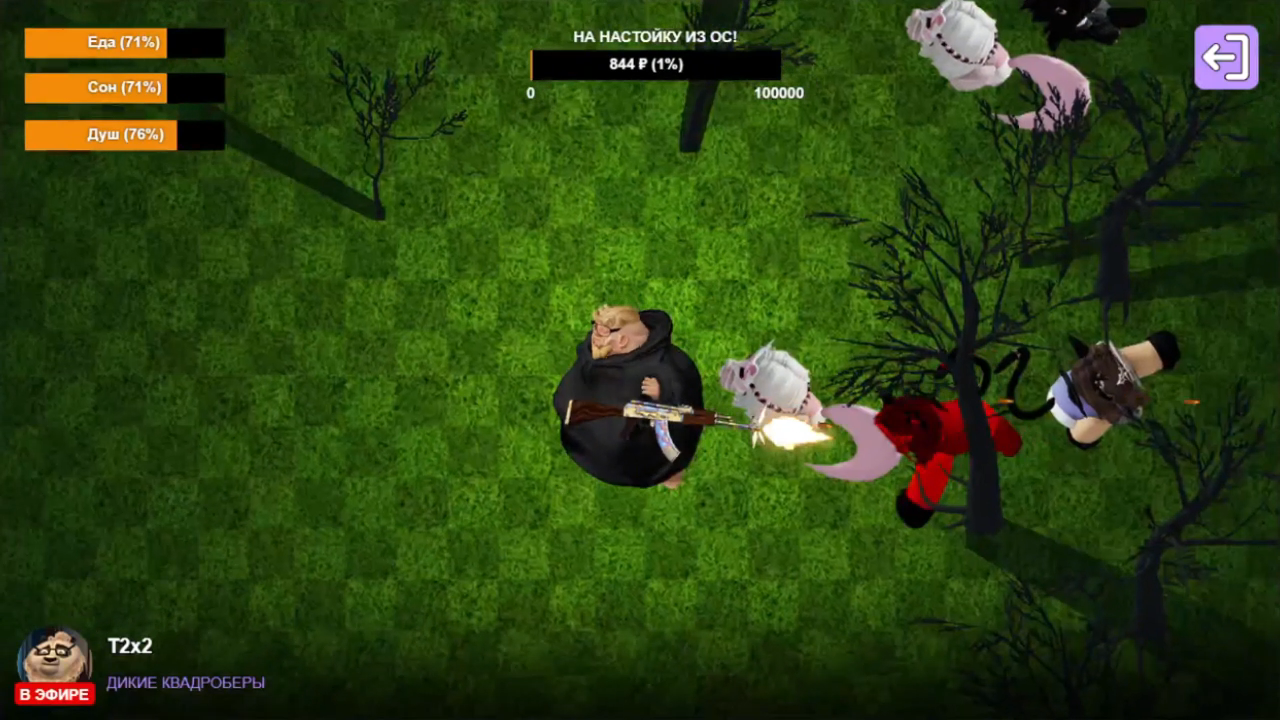Image resolution: width=1280 pixels, height=720 pixels.
Task: Click the T2x2 channel name
Action: coord(133,647)
